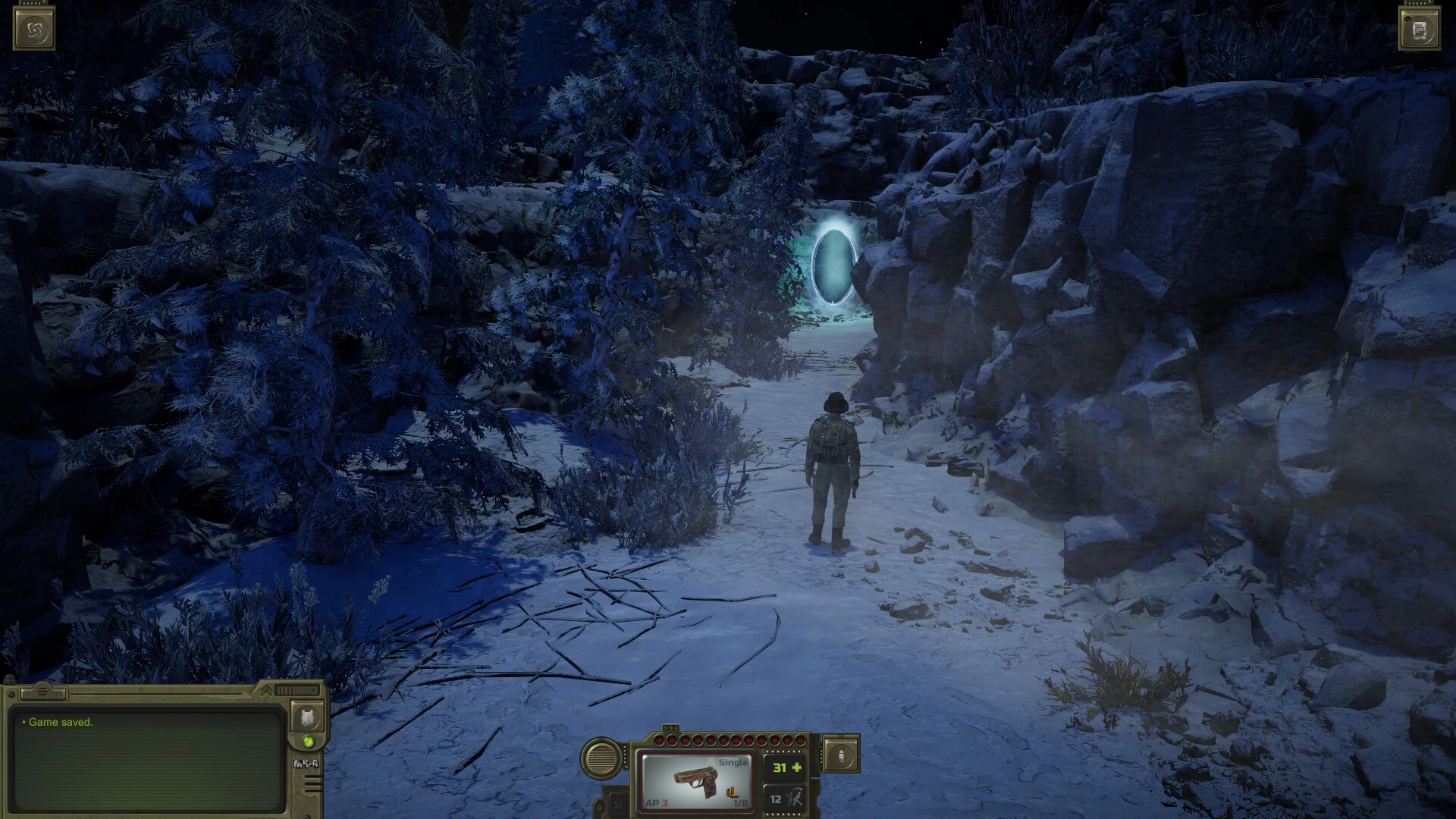
Task: Click the round speaker grille button
Action: pos(602,757)
